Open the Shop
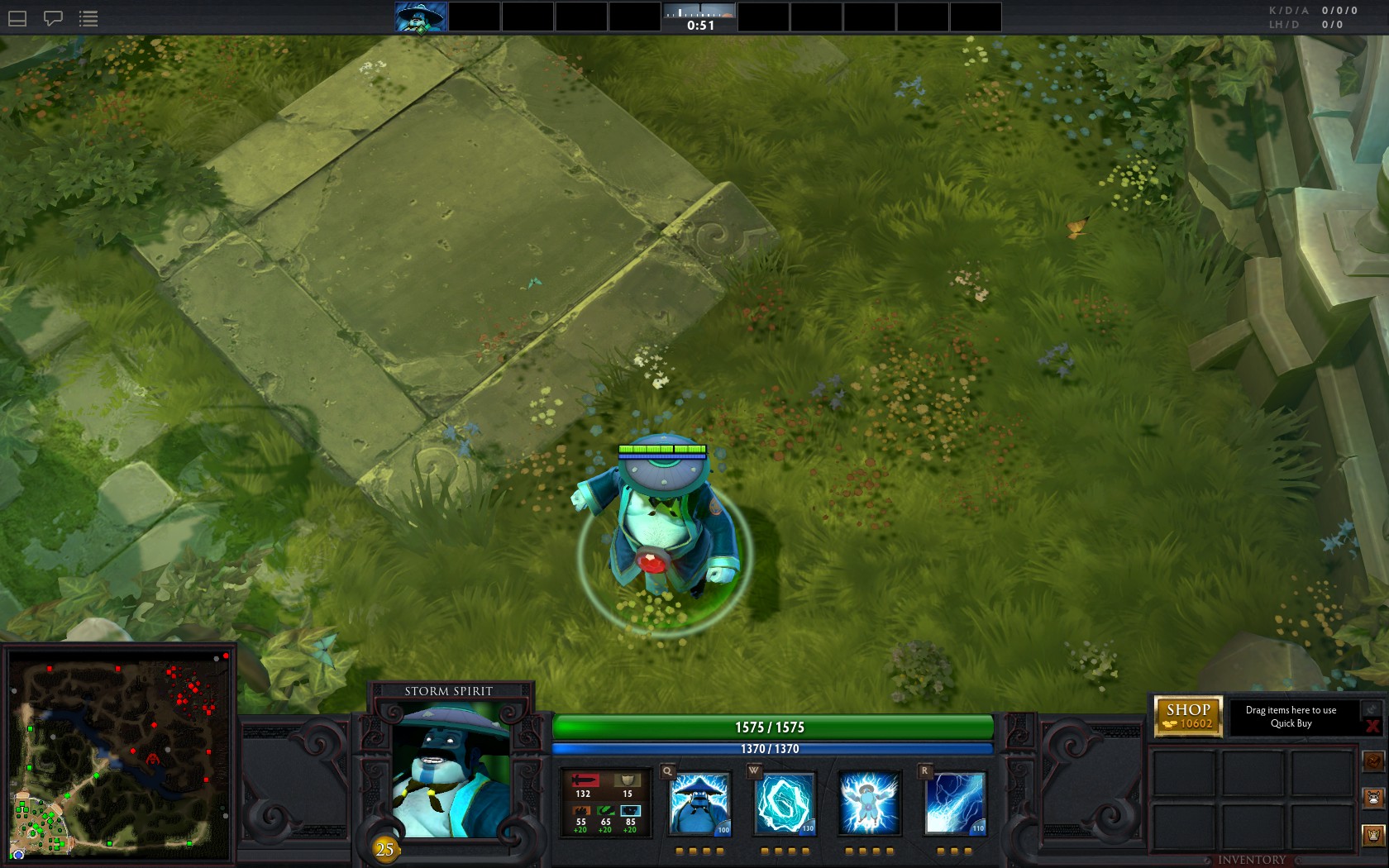 click(x=1189, y=709)
